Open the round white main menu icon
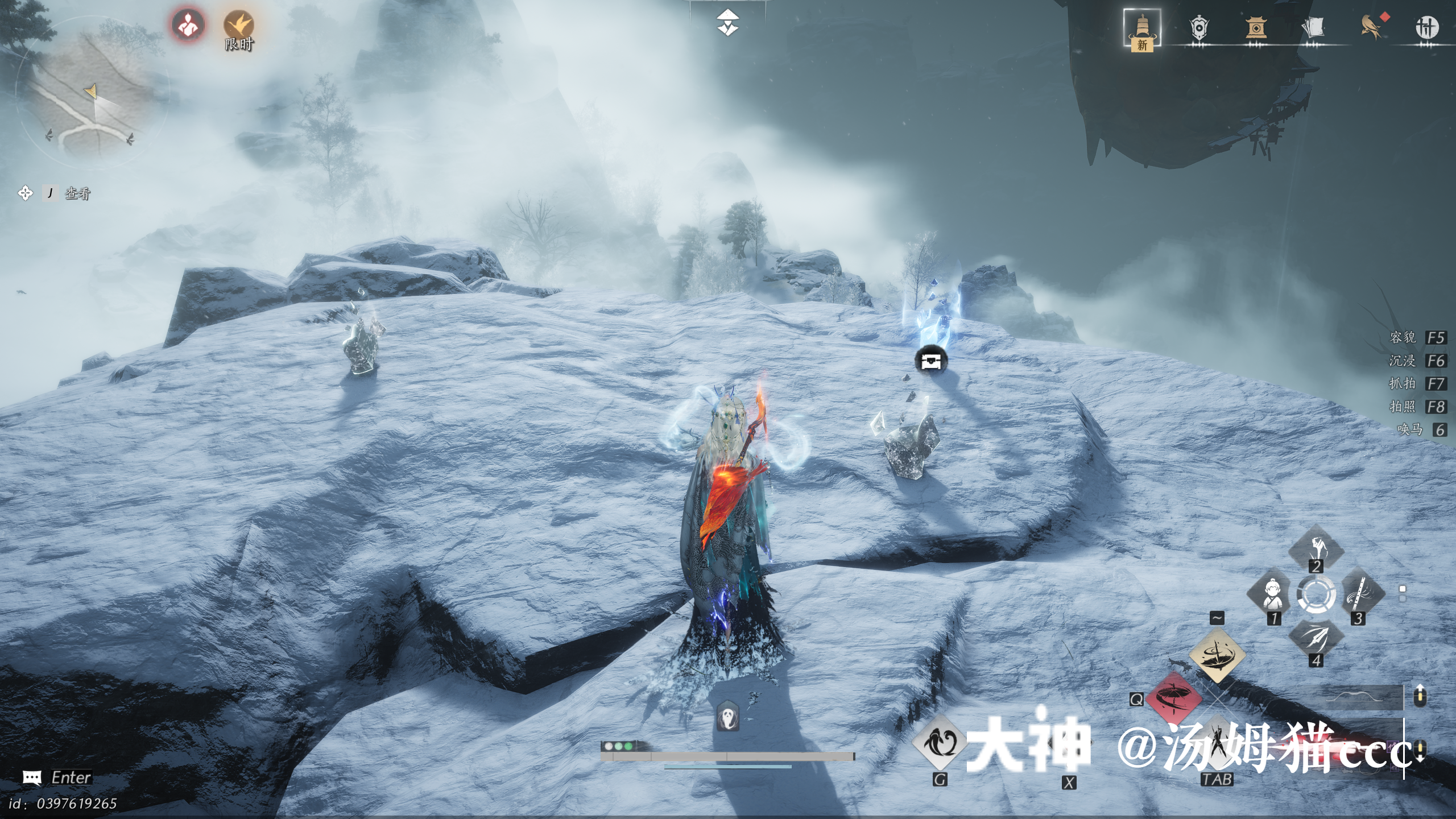Viewport: 1456px width, 819px height. [1426, 28]
